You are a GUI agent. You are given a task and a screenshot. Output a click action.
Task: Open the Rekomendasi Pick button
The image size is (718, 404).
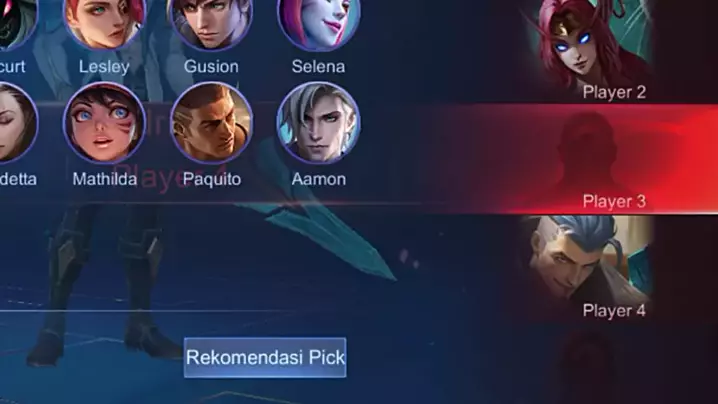coord(265,357)
